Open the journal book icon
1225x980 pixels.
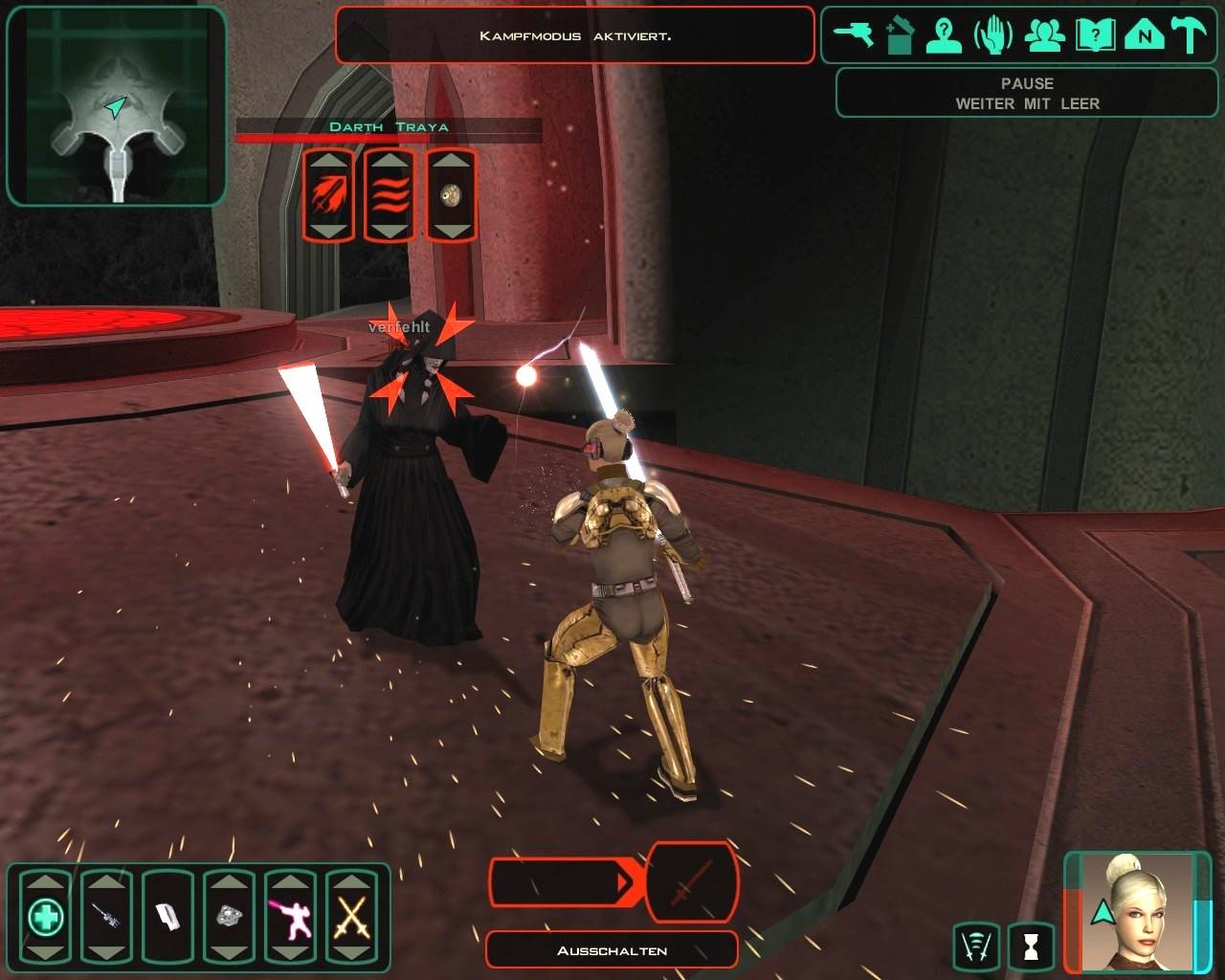[x=1095, y=35]
